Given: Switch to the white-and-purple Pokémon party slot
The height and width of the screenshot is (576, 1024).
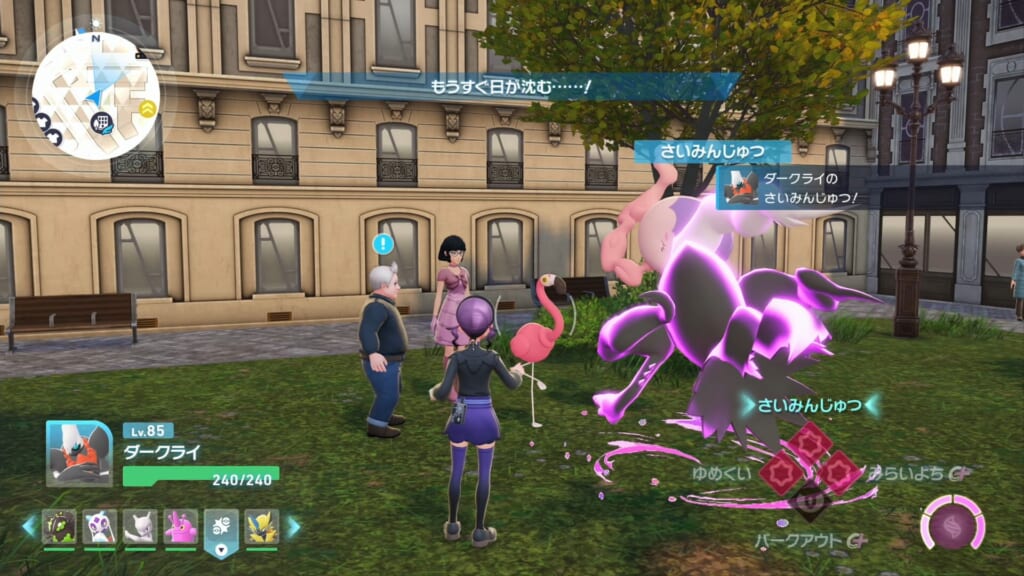Looking at the screenshot, I should click(100, 526).
